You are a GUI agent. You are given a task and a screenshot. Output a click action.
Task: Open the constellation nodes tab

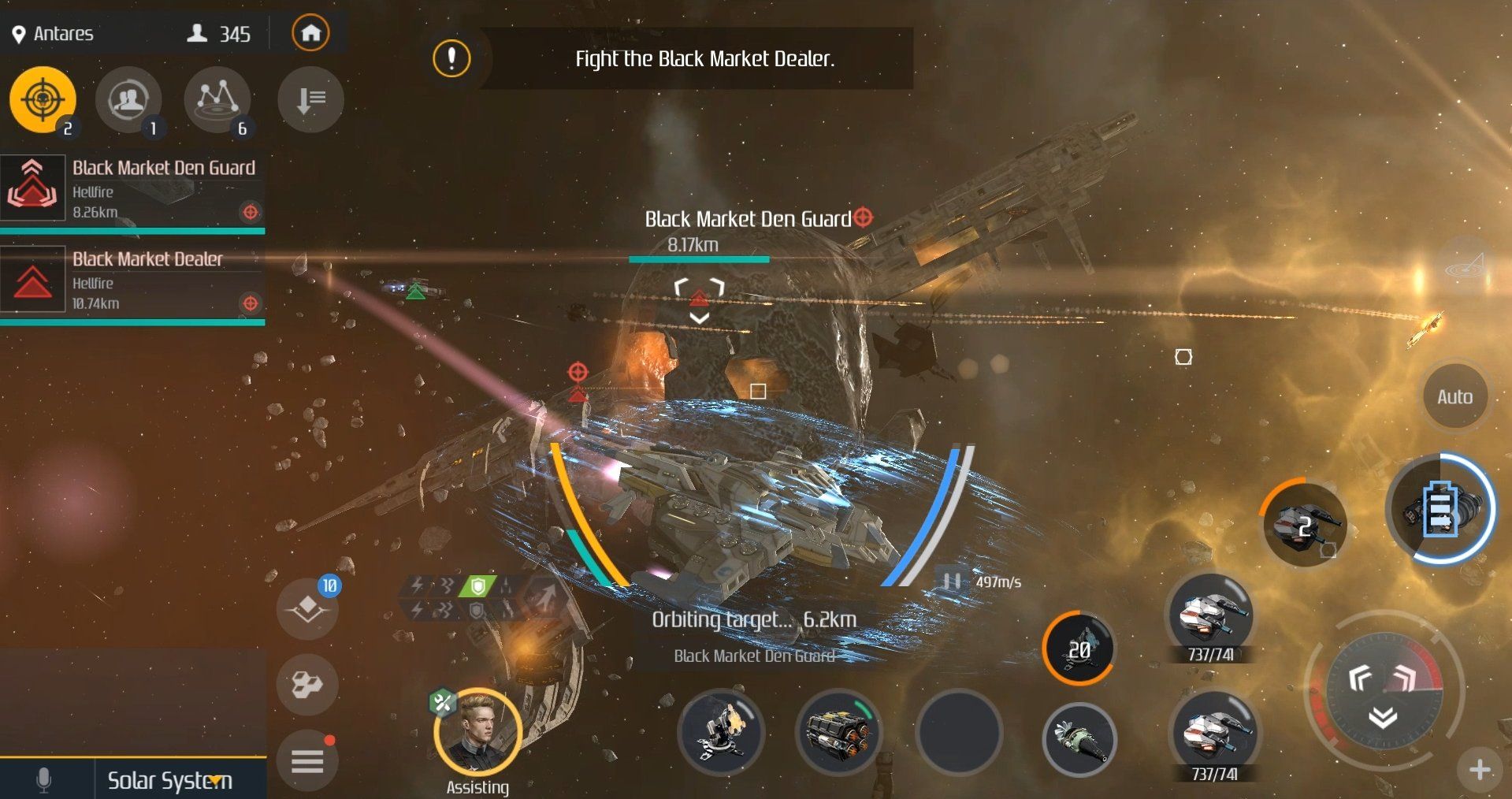click(x=217, y=99)
